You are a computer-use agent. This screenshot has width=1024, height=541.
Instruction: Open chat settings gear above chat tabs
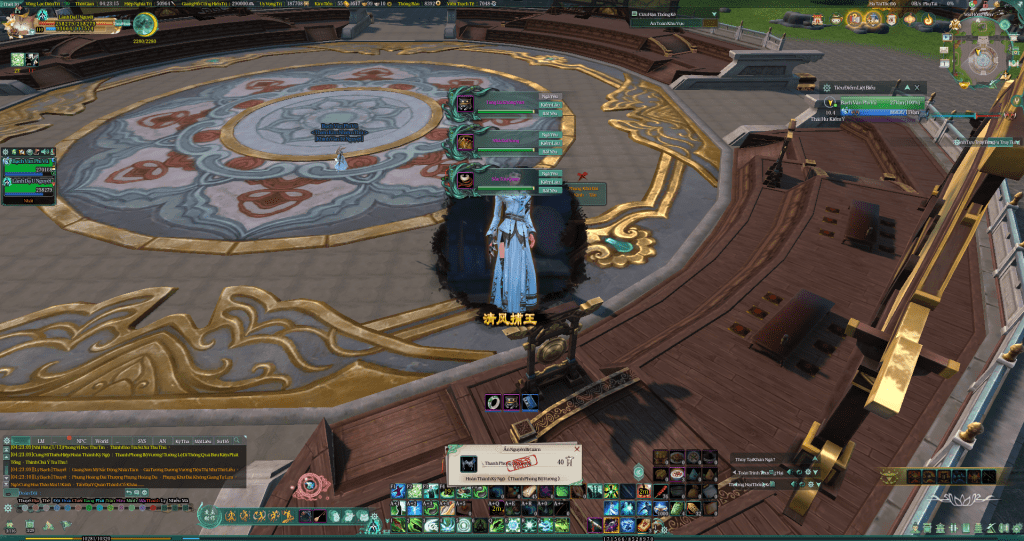click(8, 440)
